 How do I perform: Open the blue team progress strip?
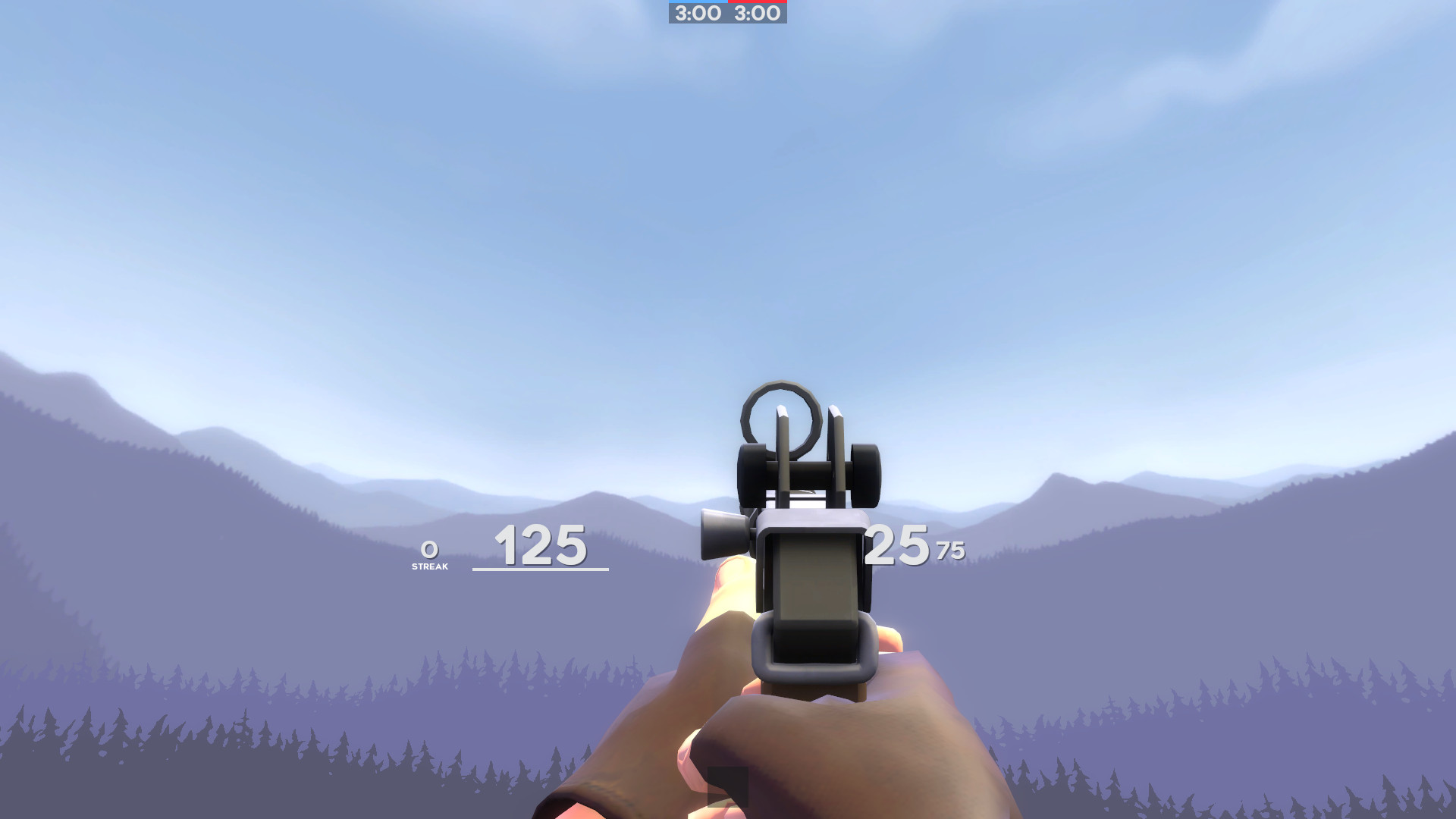coord(696,2)
